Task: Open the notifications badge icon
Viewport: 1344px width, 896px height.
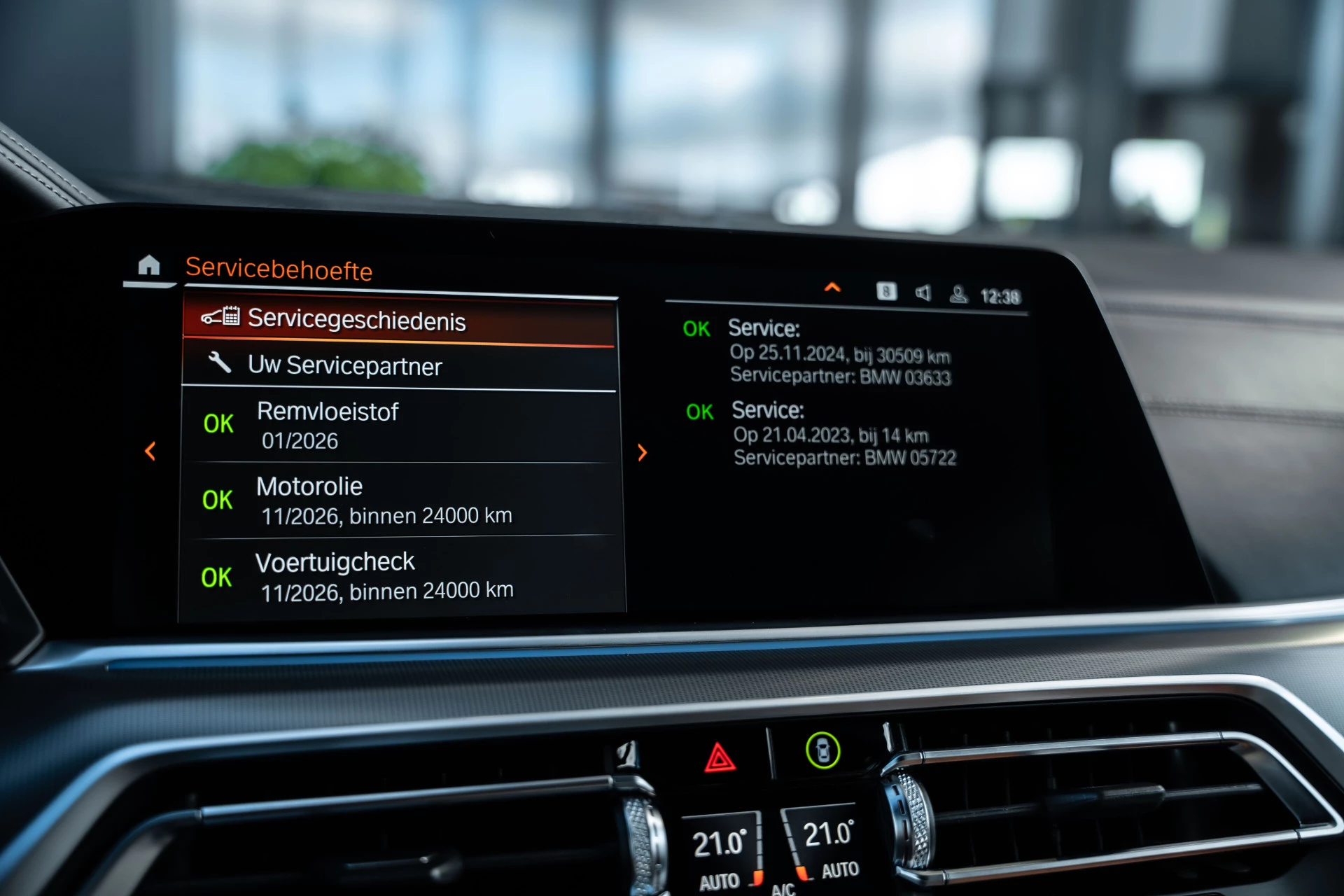Action: point(886,291)
